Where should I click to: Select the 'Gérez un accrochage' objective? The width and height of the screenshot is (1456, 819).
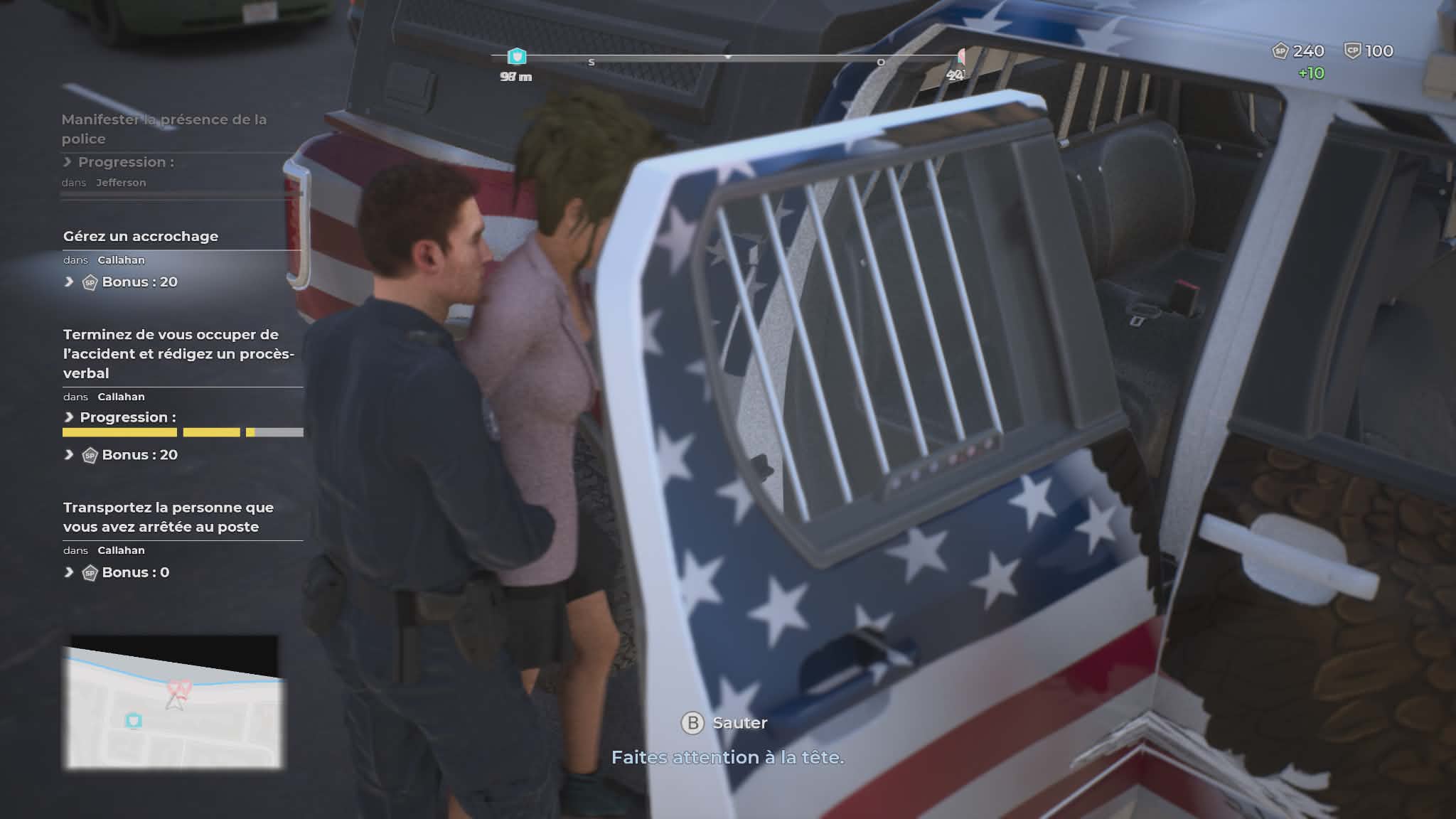[x=141, y=237]
